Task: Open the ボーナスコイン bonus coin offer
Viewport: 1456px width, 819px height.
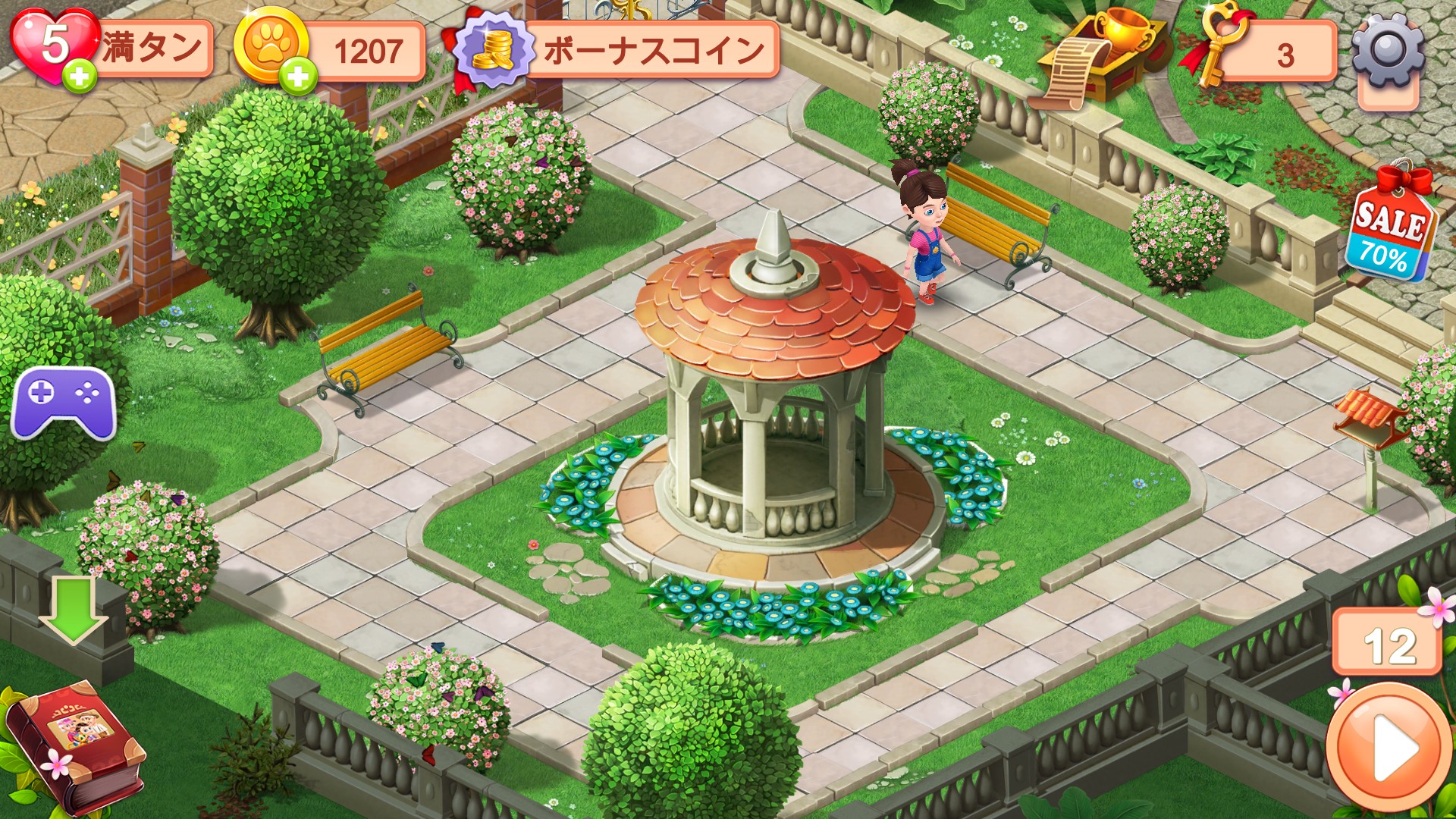Action: coord(618,50)
